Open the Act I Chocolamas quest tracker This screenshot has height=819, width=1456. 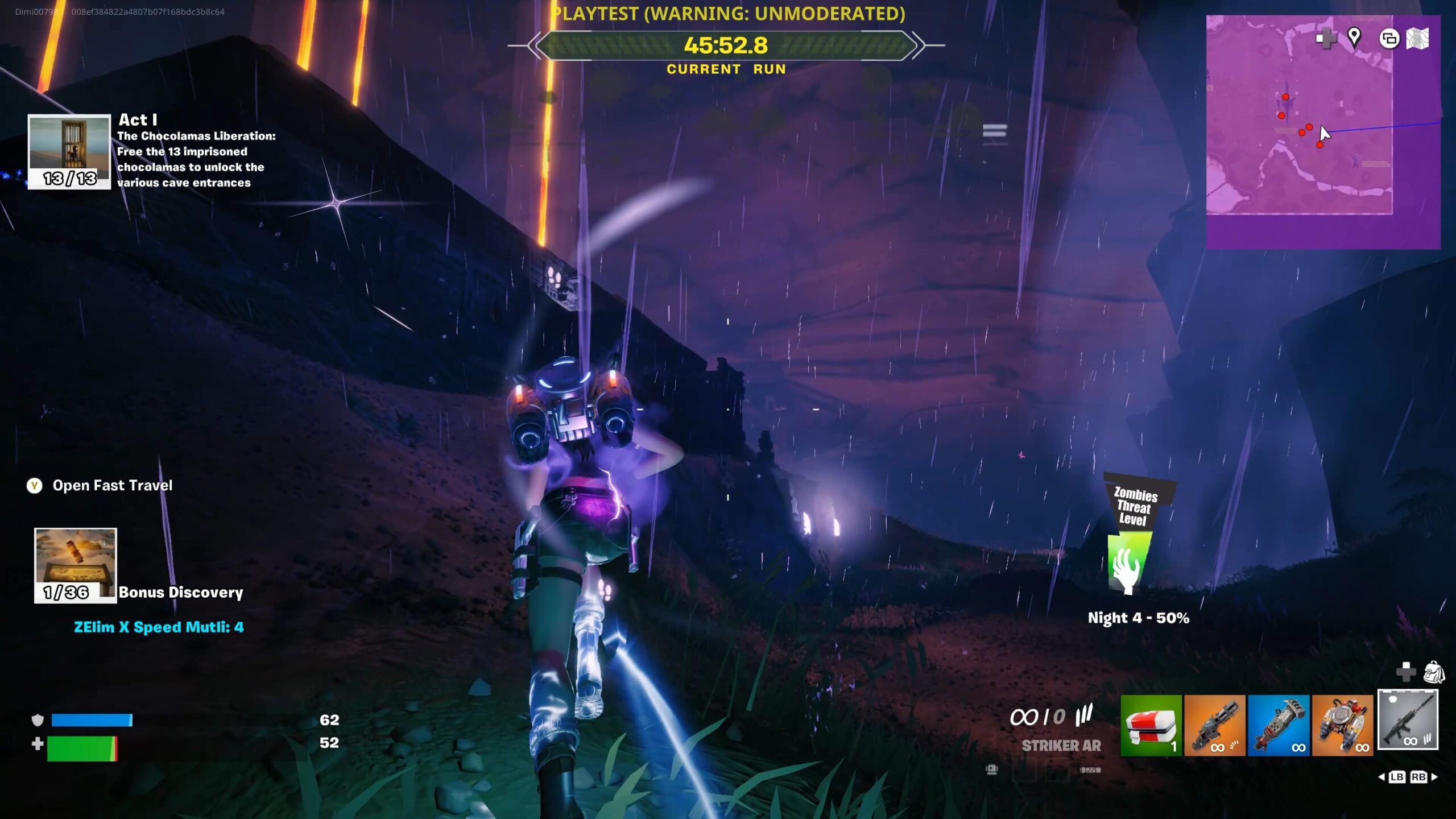coord(69,151)
